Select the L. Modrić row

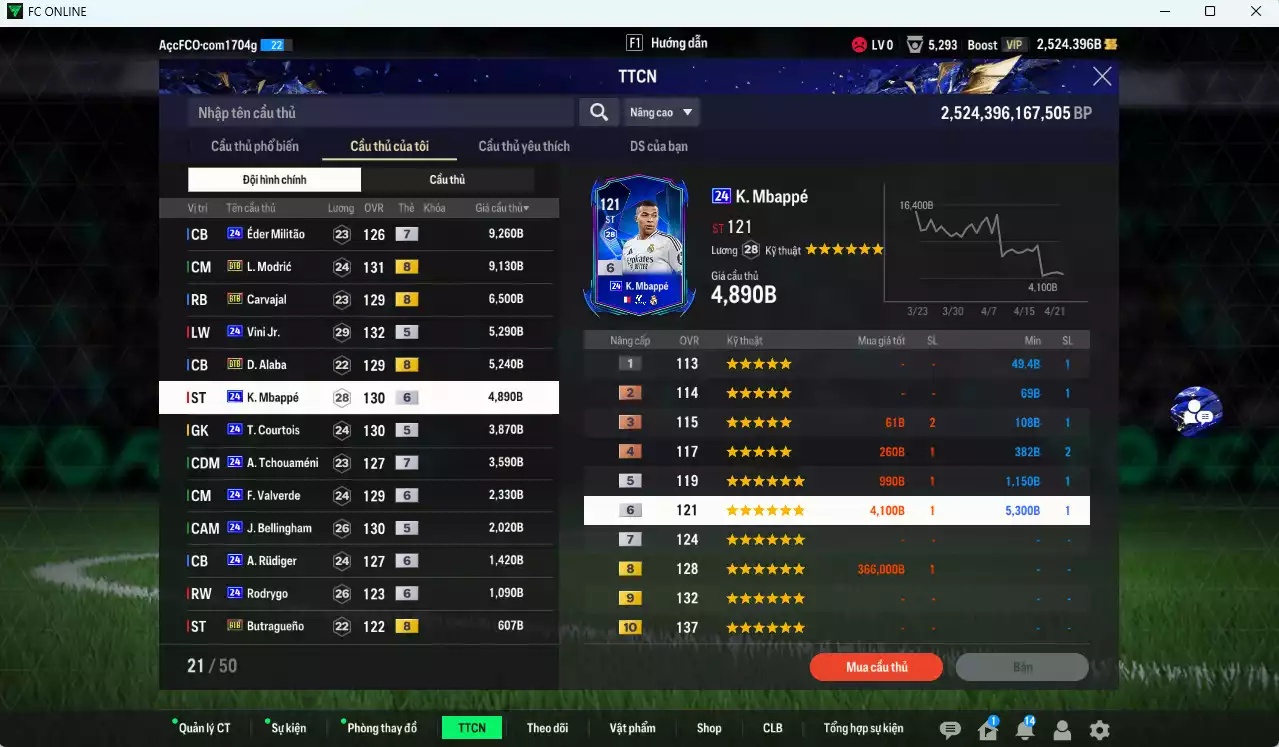coord(358,267)
